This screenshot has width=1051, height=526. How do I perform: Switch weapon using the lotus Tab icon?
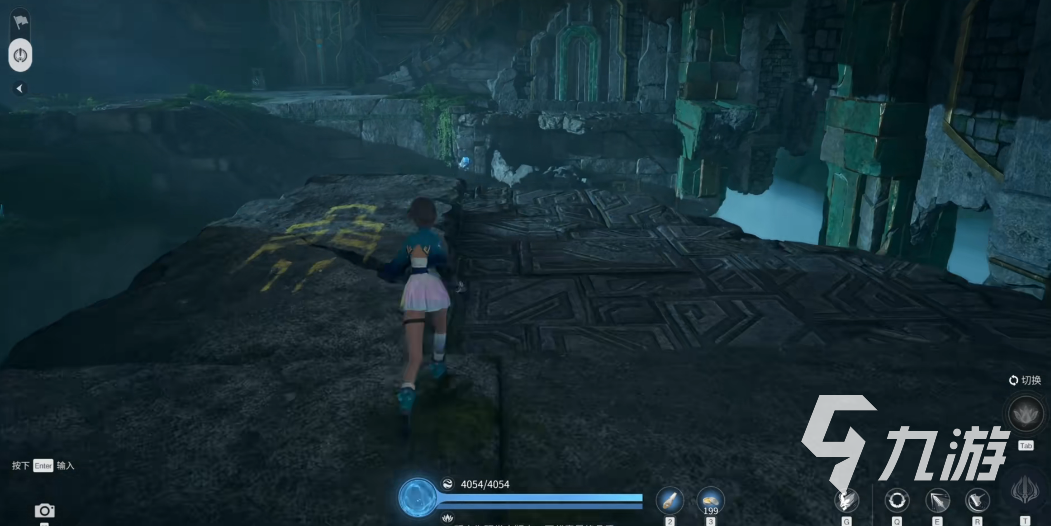[x=1025, y=413]
